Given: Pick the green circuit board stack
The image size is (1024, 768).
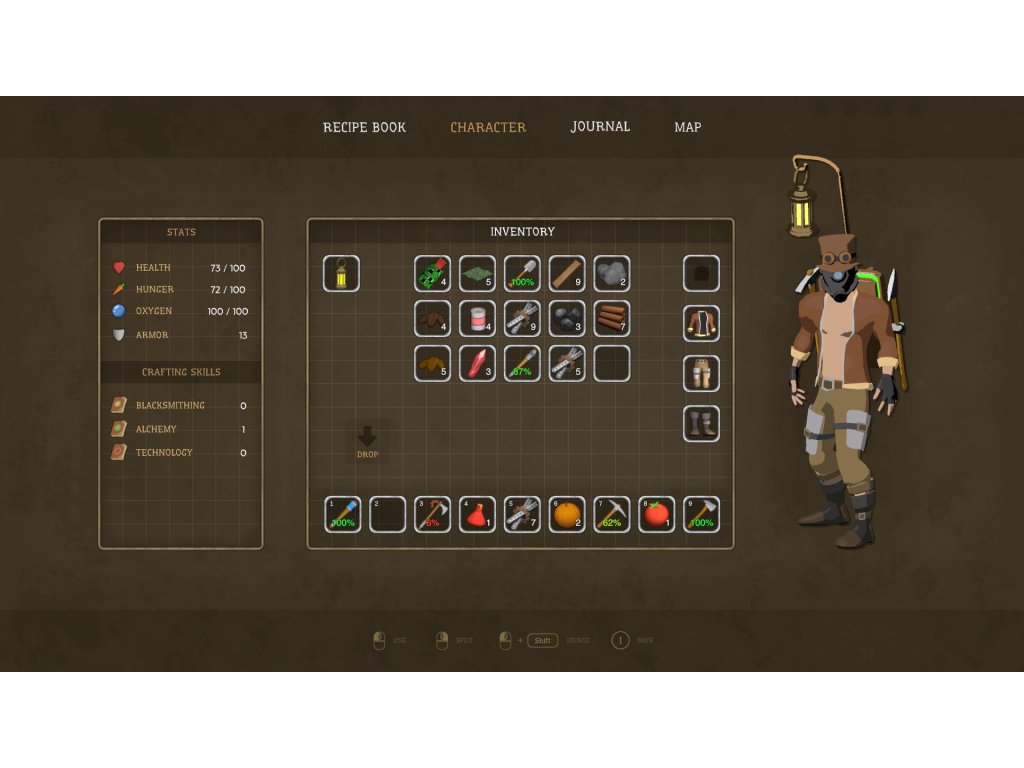Looking at the screenshot, I should [x=432, y=273].
